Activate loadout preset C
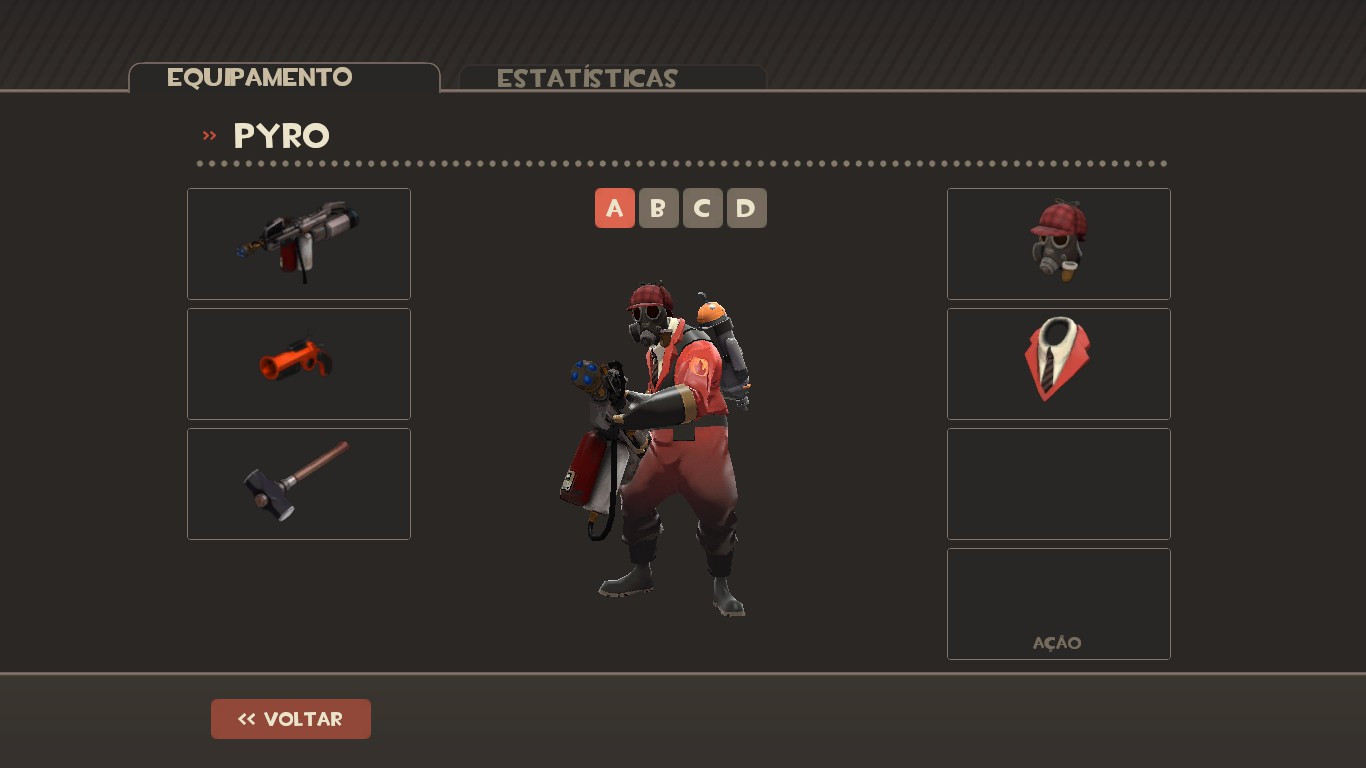Image resolution: width=1366 pixels, height=768 pixels. point(702,208)
